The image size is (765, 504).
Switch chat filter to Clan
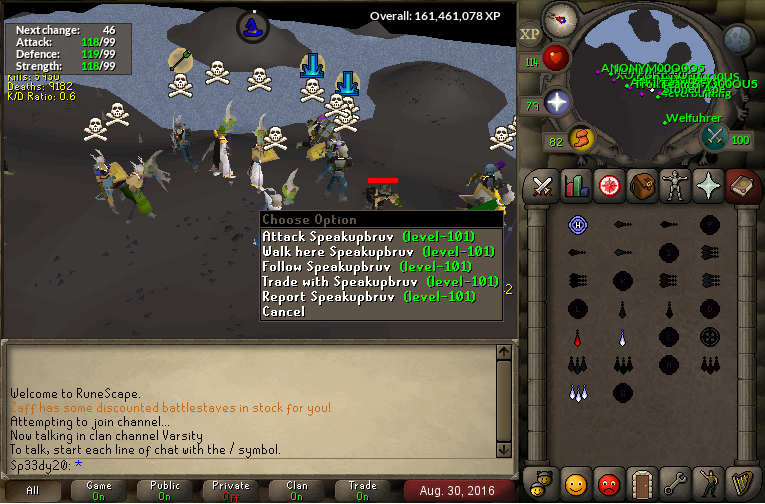tap(297, 490)
